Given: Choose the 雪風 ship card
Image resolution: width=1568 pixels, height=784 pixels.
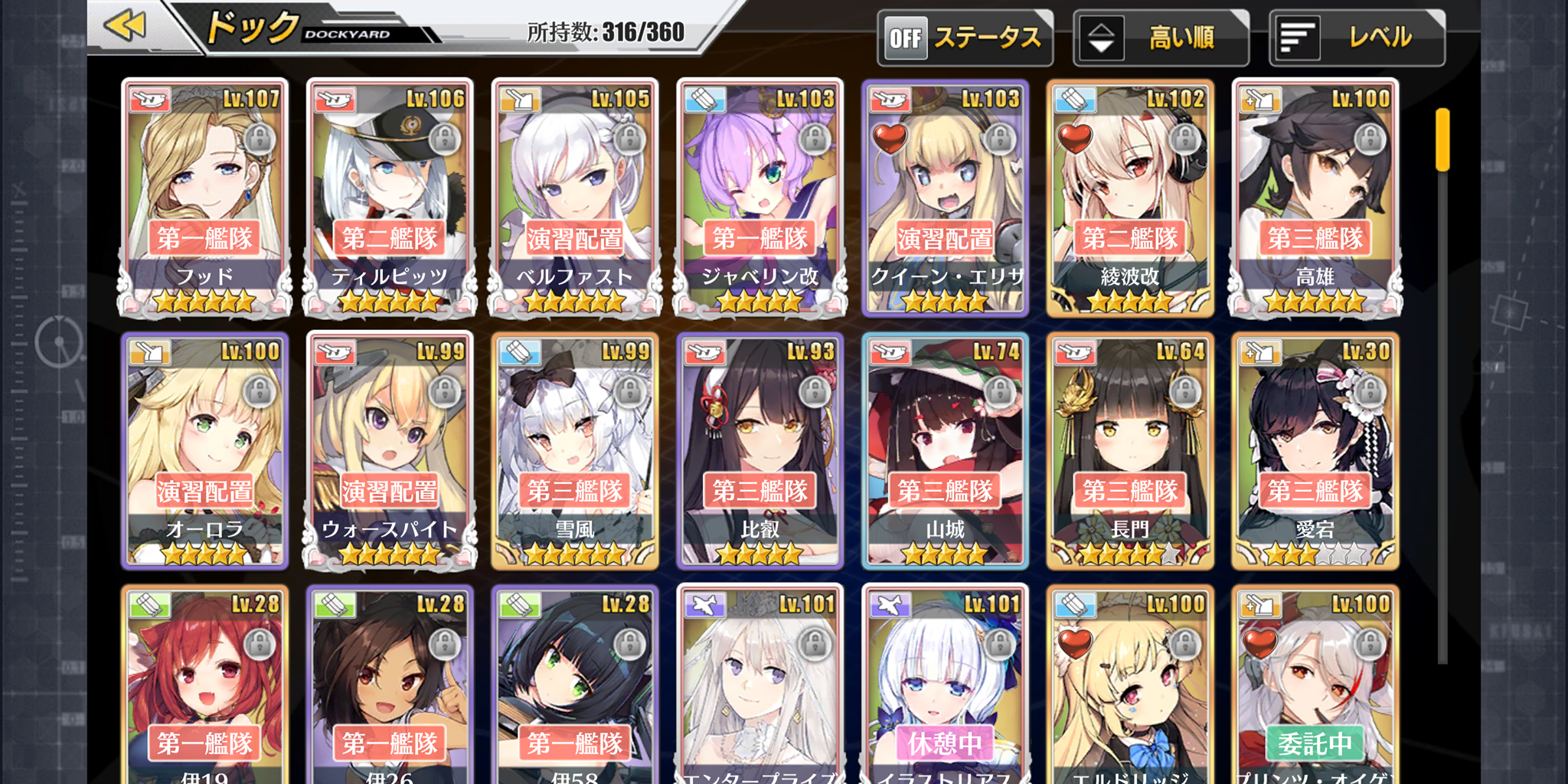Looking at the screenshot, I should pyautogui.click(x=575, y=450).
